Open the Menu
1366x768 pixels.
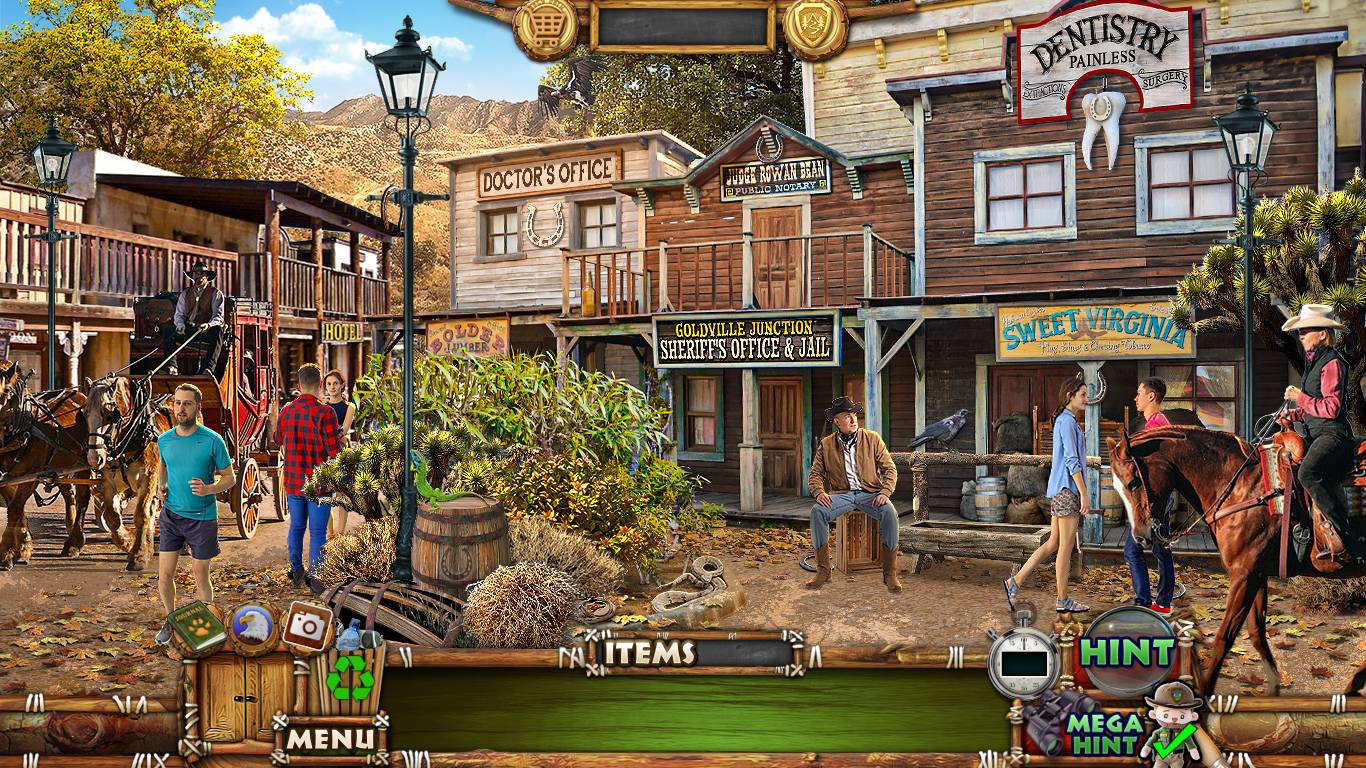(x=331, y=739)
